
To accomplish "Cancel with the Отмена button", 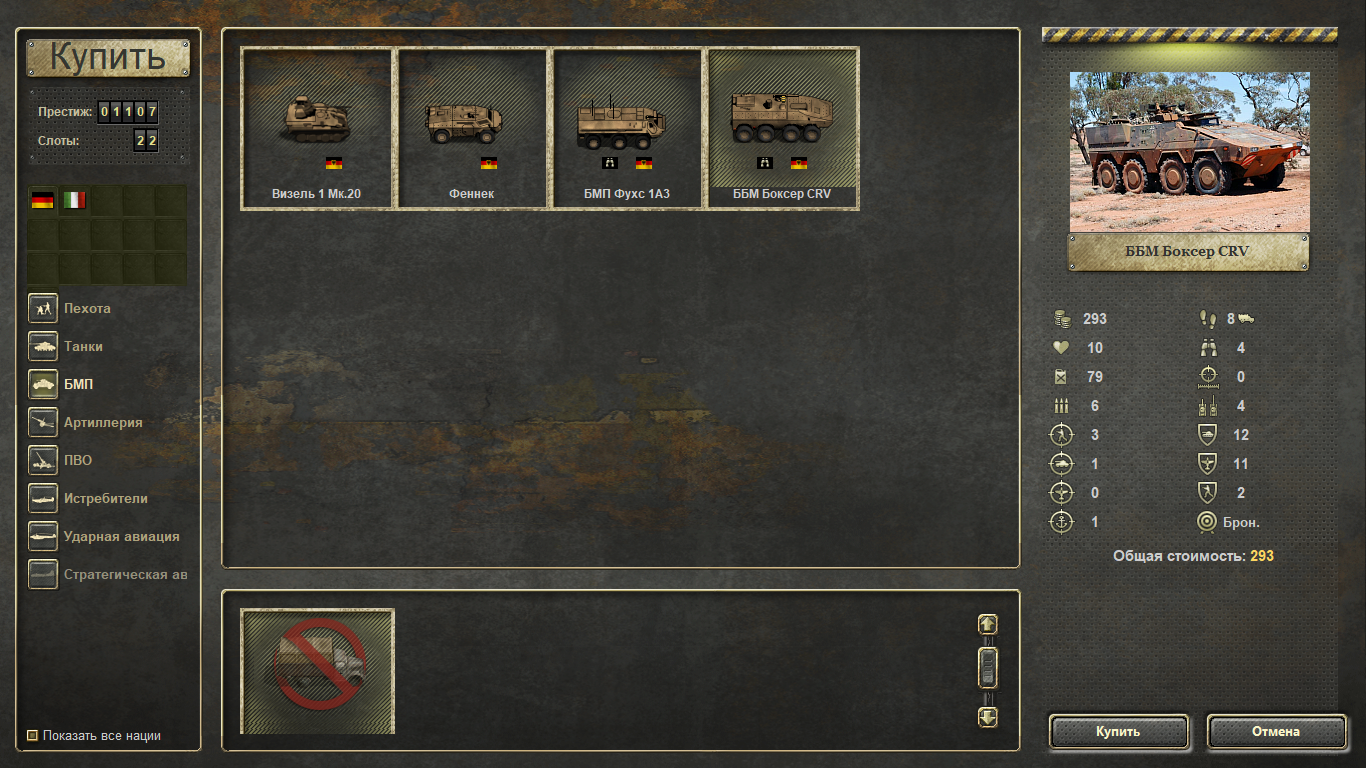I will [1276, 732].
